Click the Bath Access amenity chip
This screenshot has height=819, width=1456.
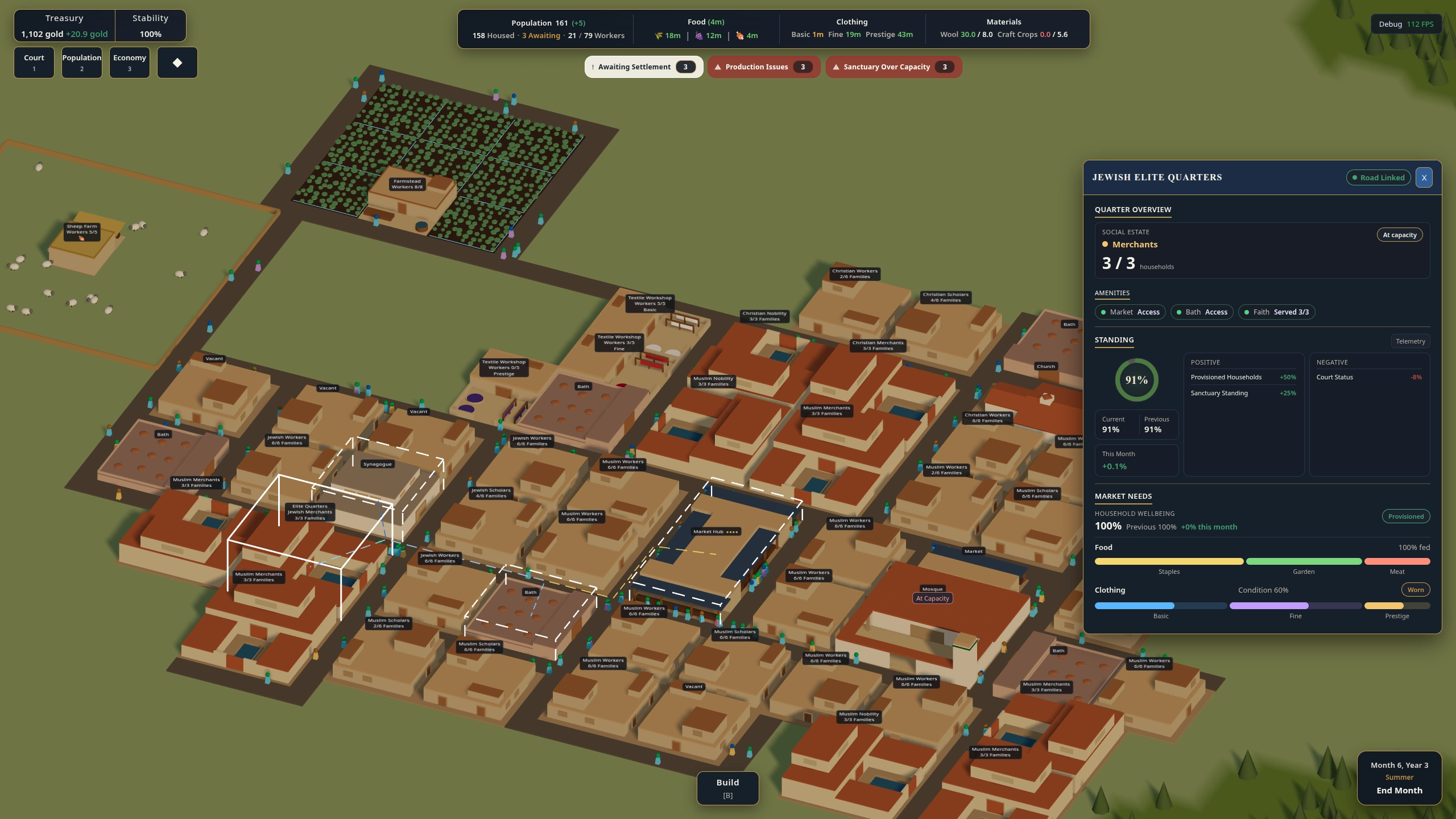(1202, 312)
